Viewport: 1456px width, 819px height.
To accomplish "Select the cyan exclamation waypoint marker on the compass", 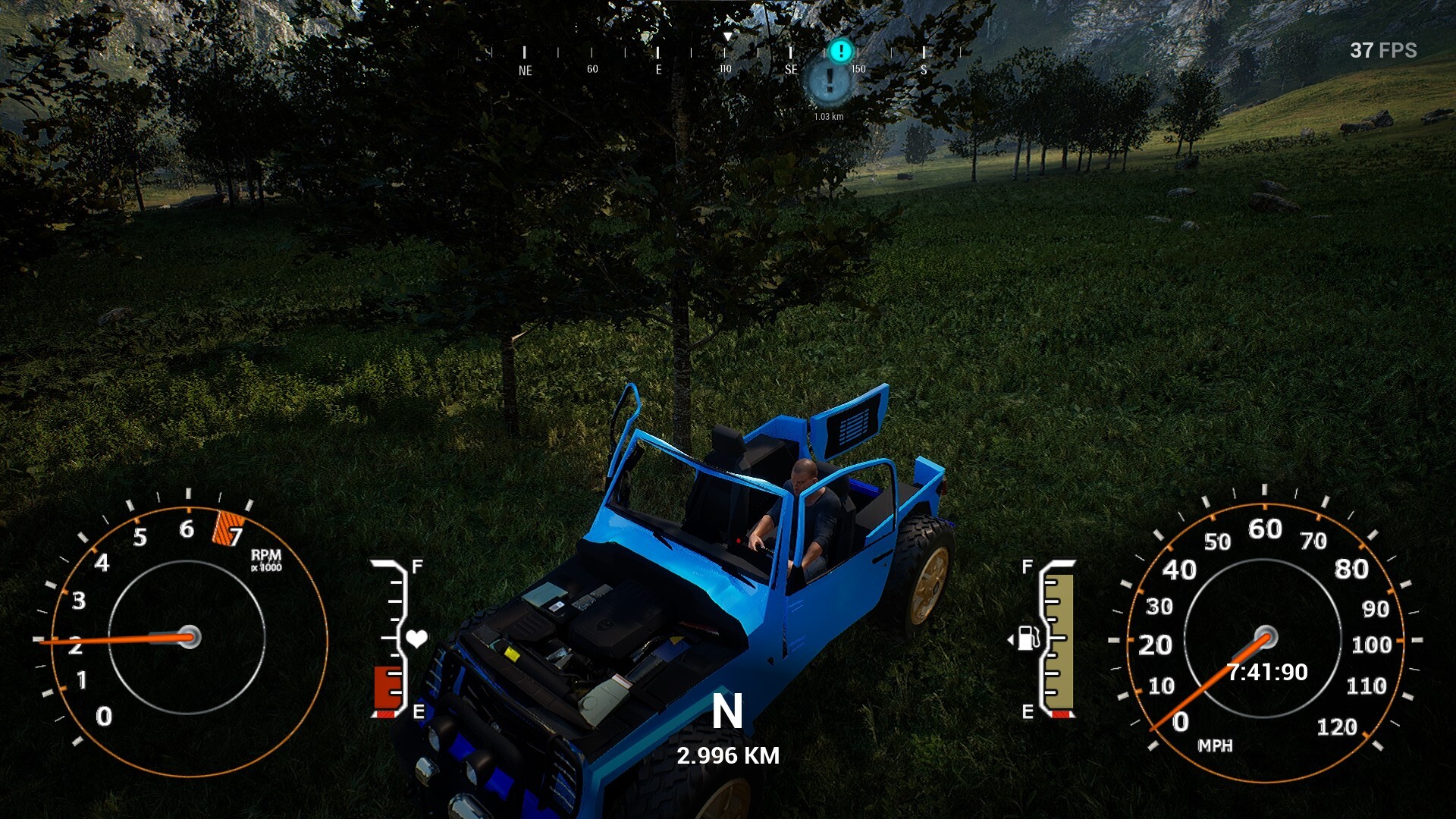I will pyautogui.click(x=840, y=52).
